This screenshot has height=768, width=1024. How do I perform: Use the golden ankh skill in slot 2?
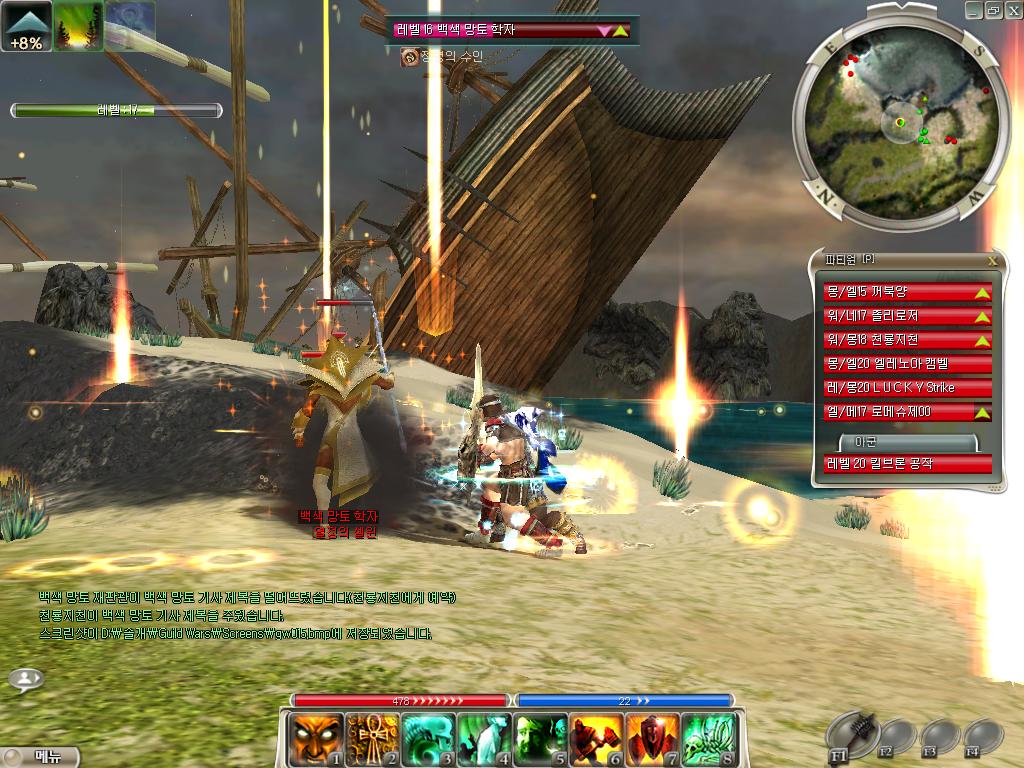click(x=372, y=740)
